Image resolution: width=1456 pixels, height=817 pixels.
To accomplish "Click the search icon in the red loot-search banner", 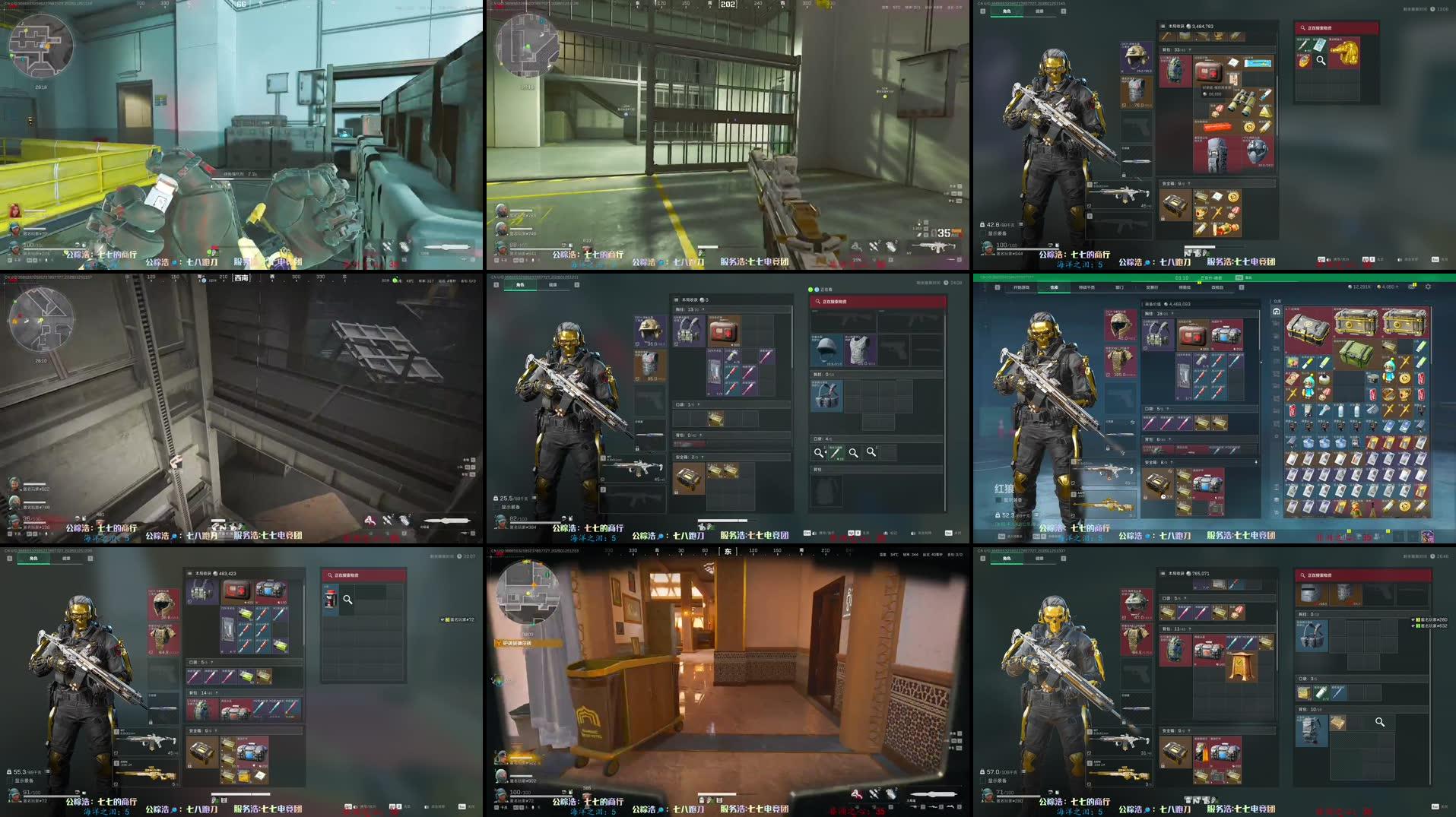I will click(x=1302, y=28).
